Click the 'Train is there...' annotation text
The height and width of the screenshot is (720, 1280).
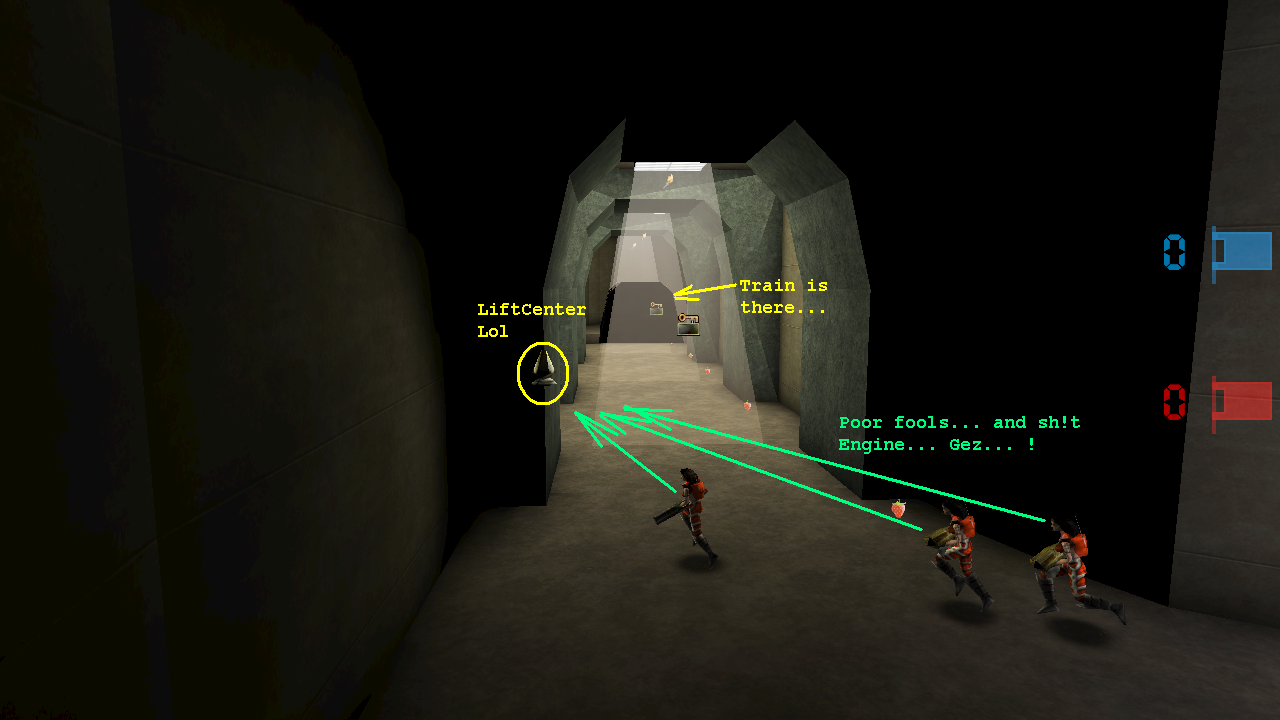[x=783, y=296]
